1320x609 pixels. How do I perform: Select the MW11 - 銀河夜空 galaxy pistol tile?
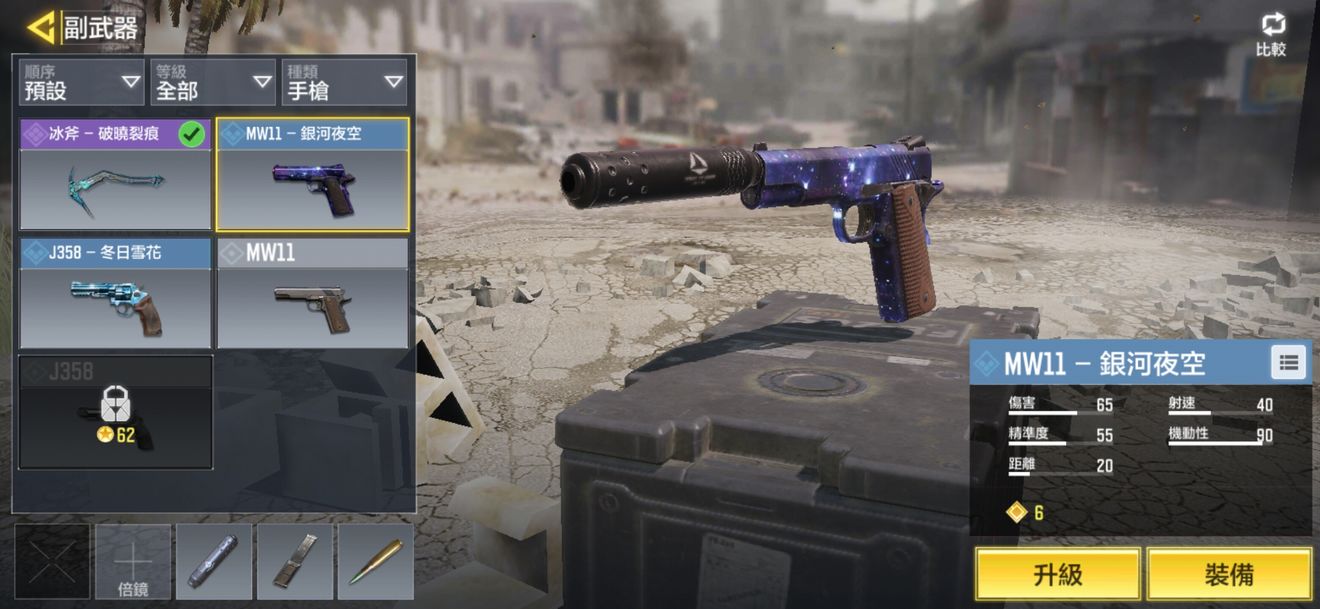pos(313,175)
